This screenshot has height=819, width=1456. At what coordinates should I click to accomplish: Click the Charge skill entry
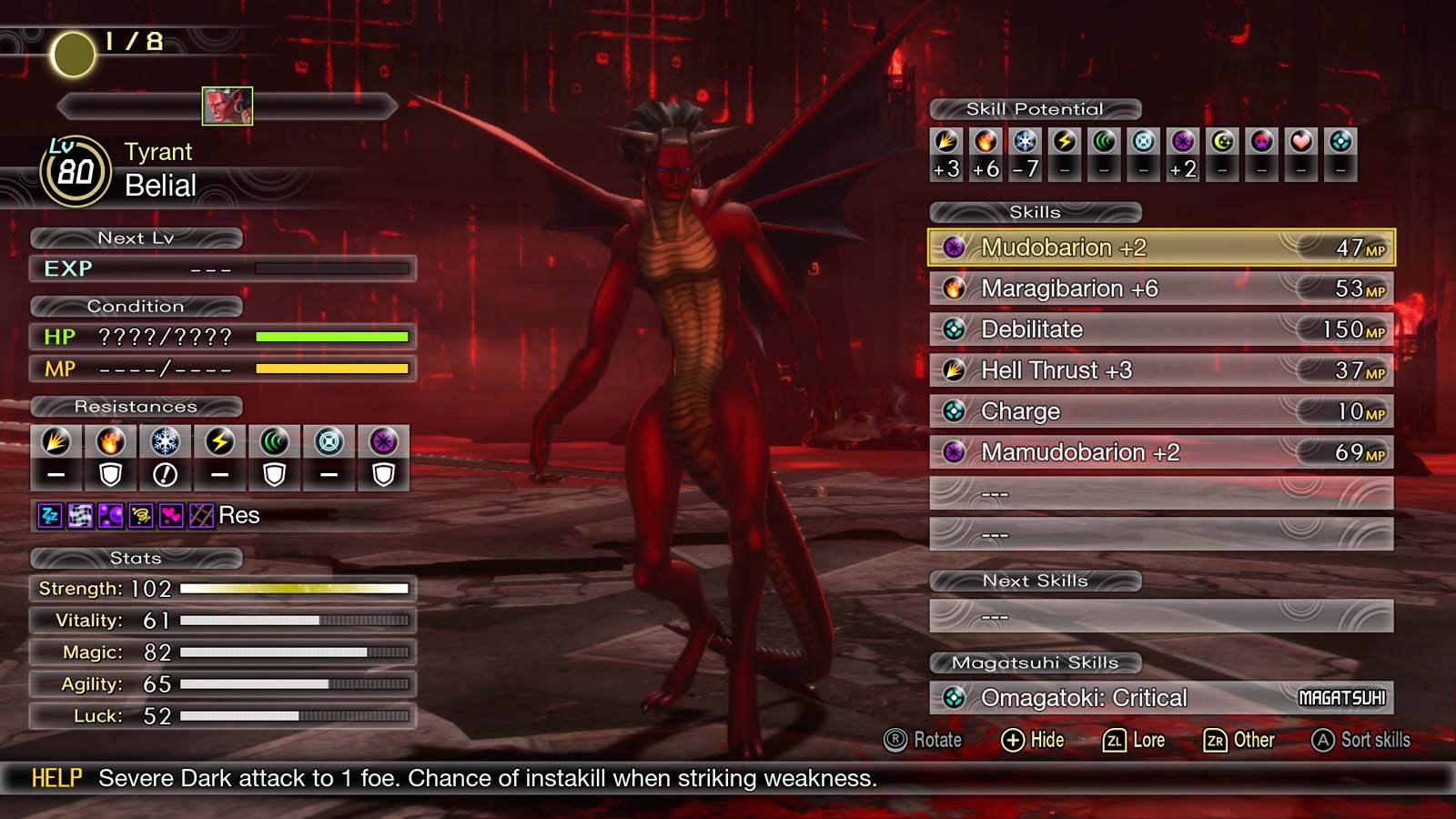(x=1156, y=411)
